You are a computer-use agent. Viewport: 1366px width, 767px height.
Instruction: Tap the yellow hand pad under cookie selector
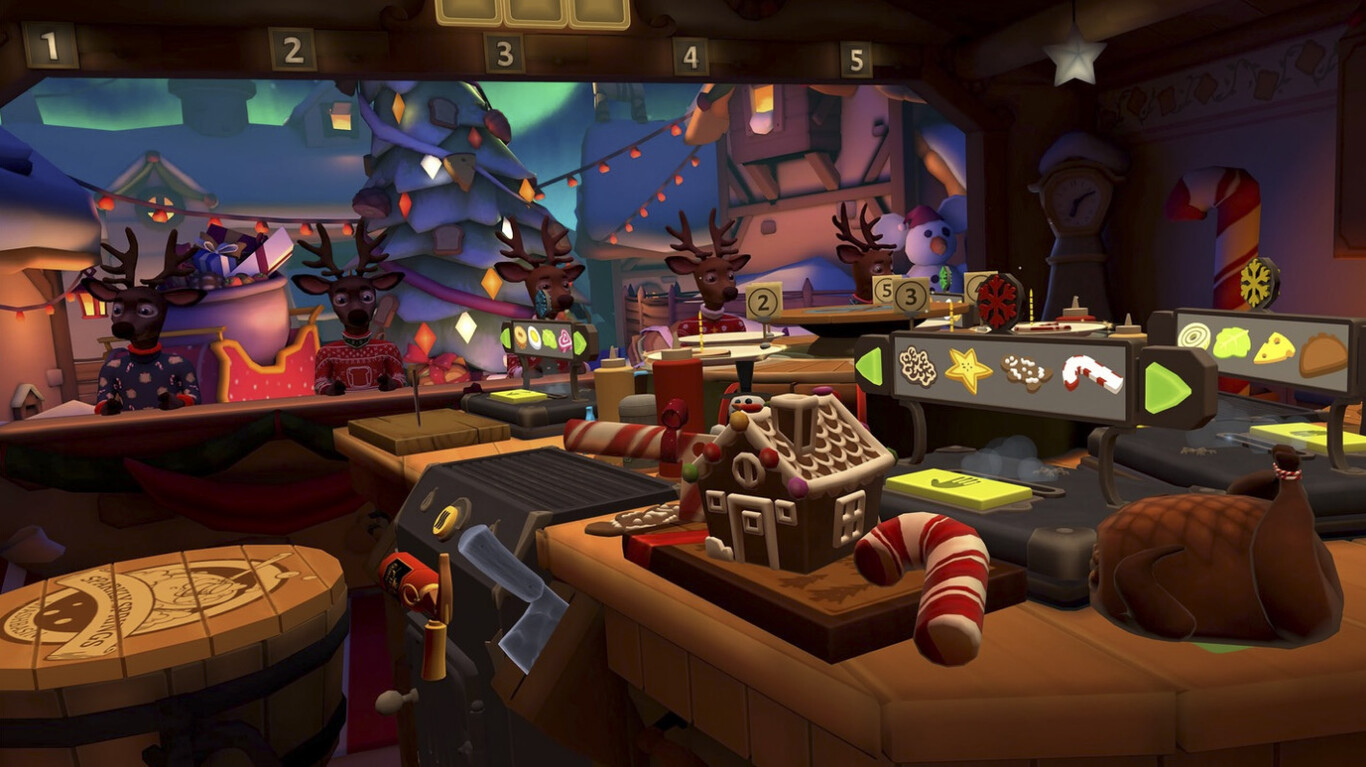pos(958,488)
